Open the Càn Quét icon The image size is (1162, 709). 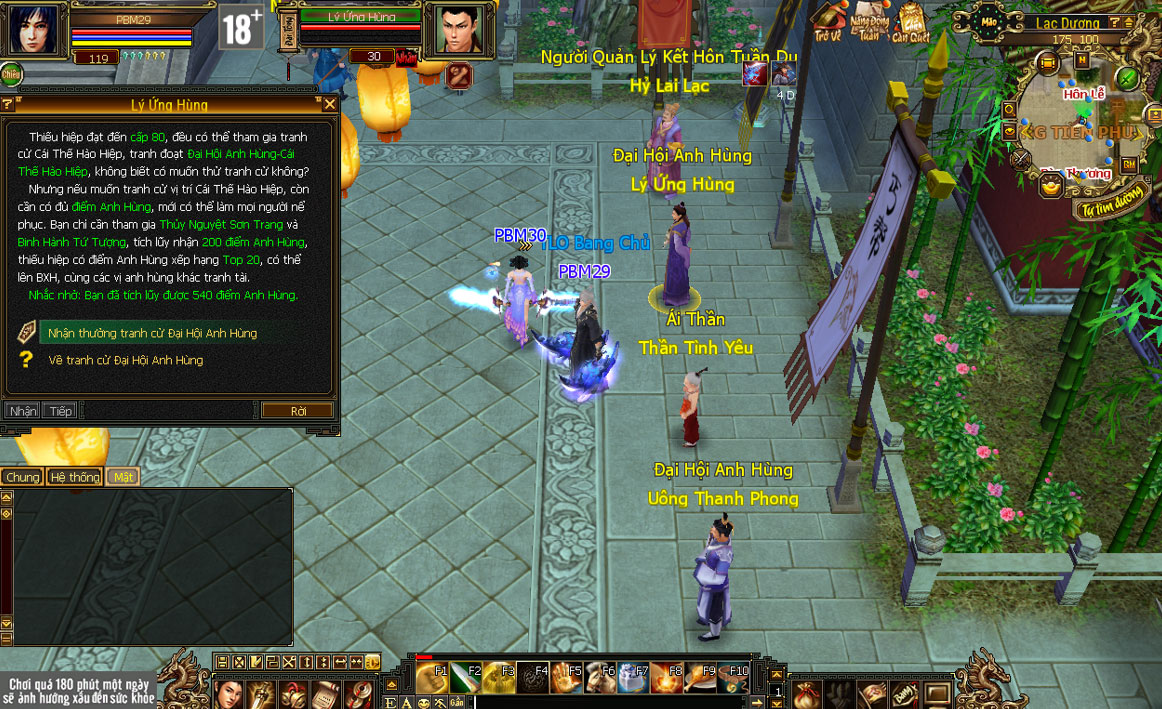coord(911,20)
